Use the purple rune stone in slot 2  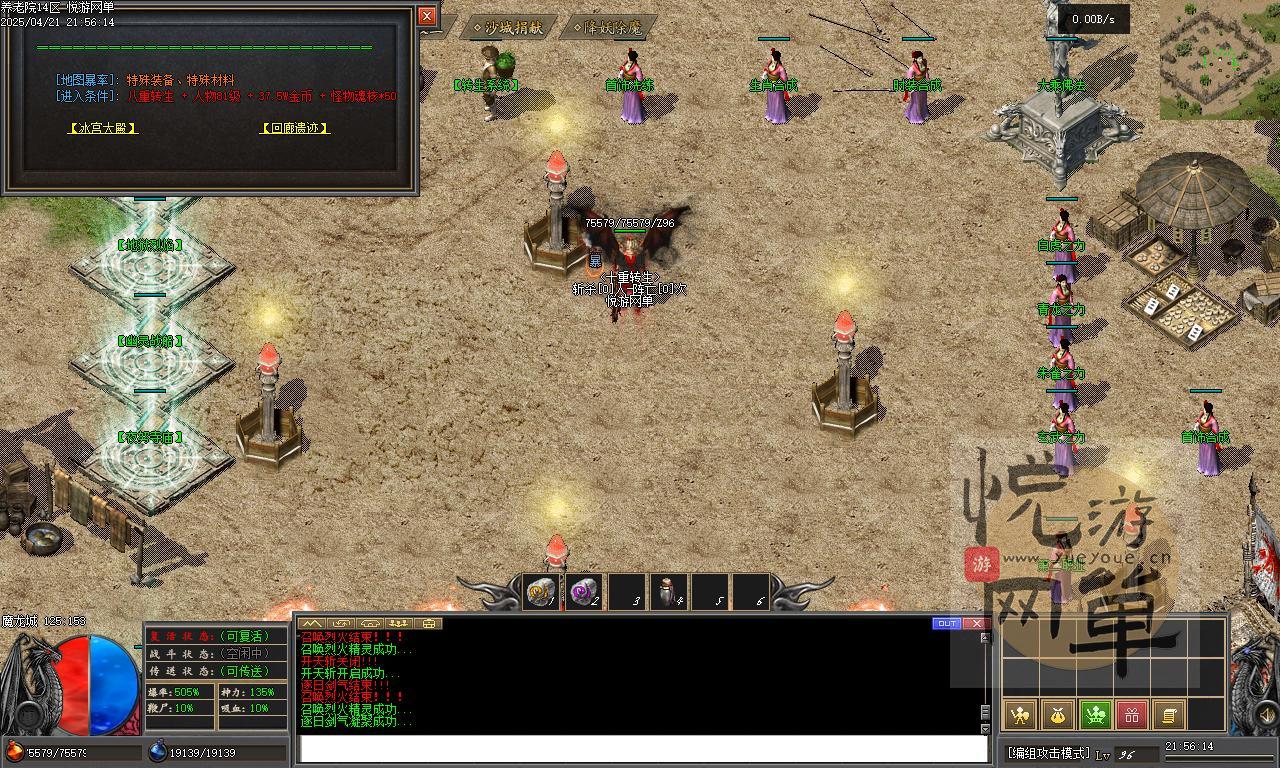coord(583,593)
